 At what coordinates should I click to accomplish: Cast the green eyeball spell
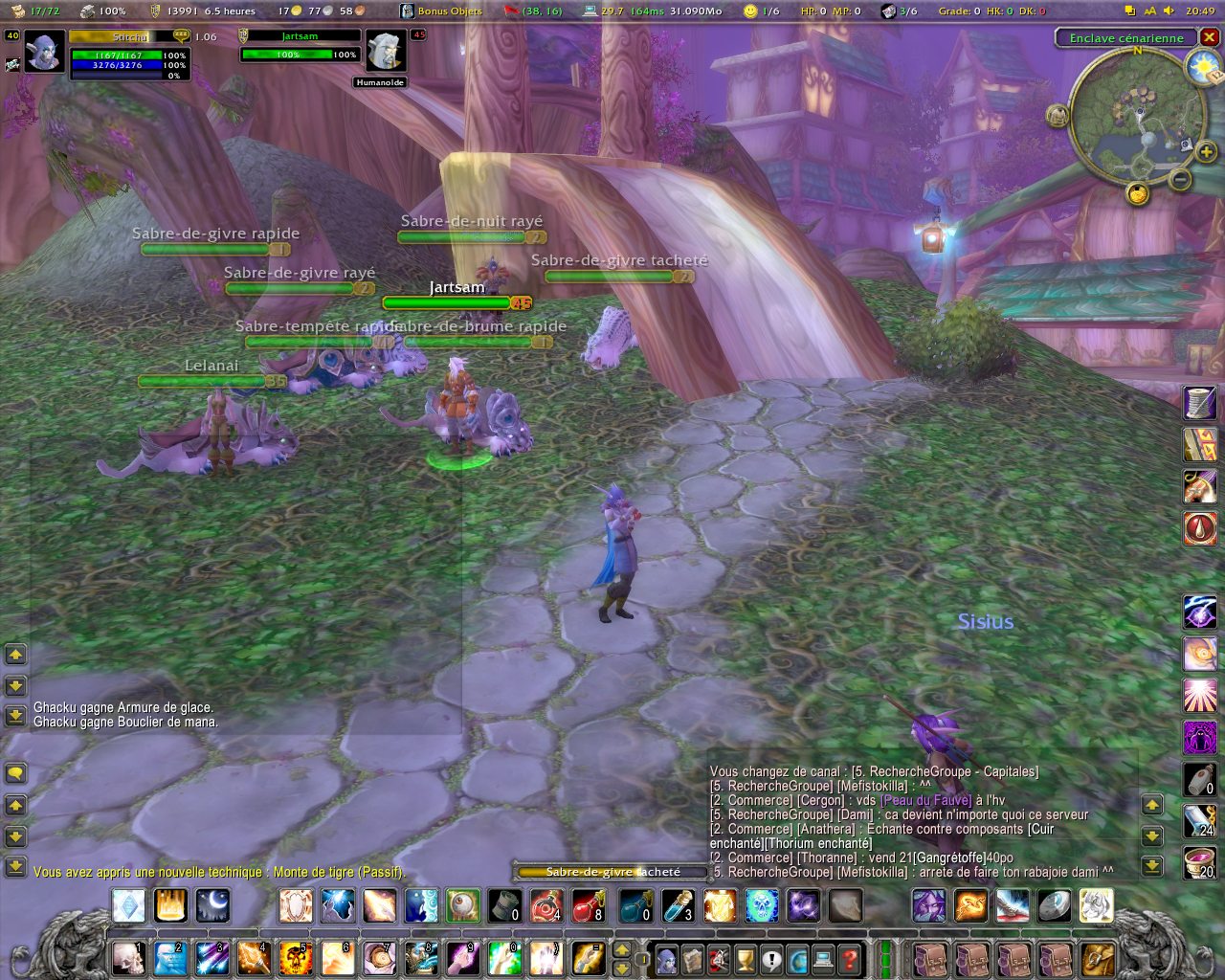462,905
